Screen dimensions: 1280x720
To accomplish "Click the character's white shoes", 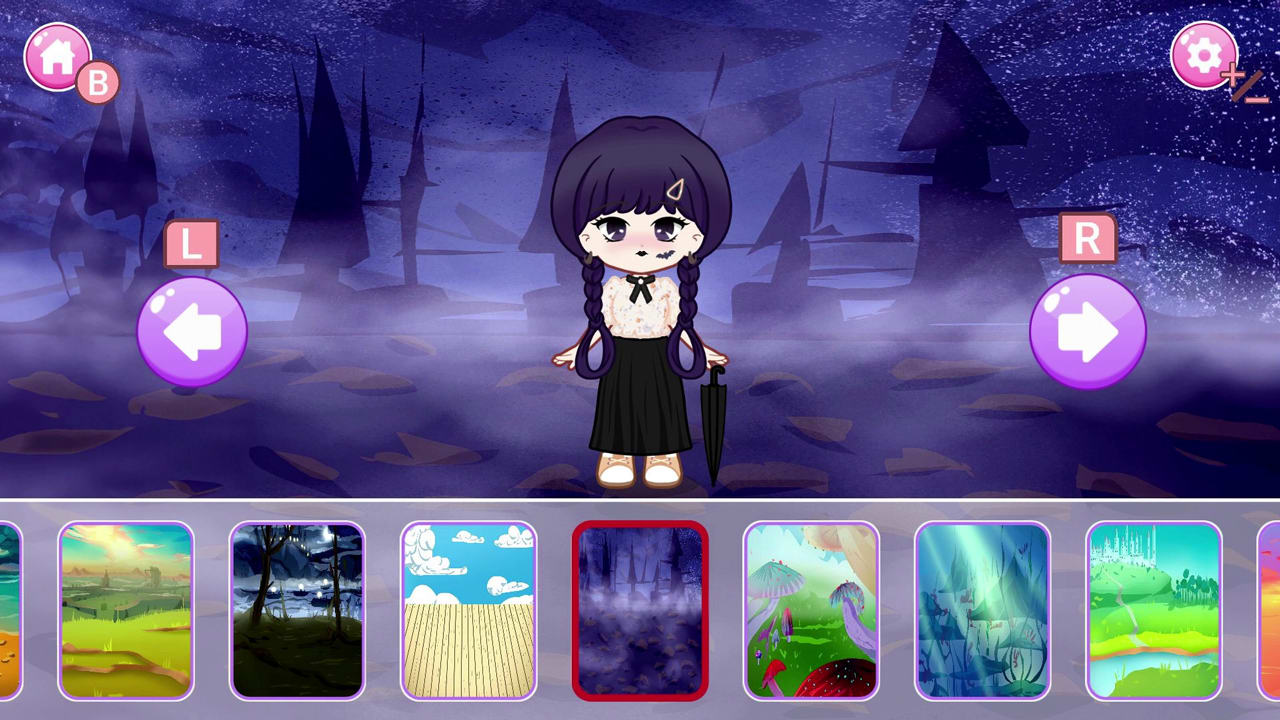I will 638,468.
